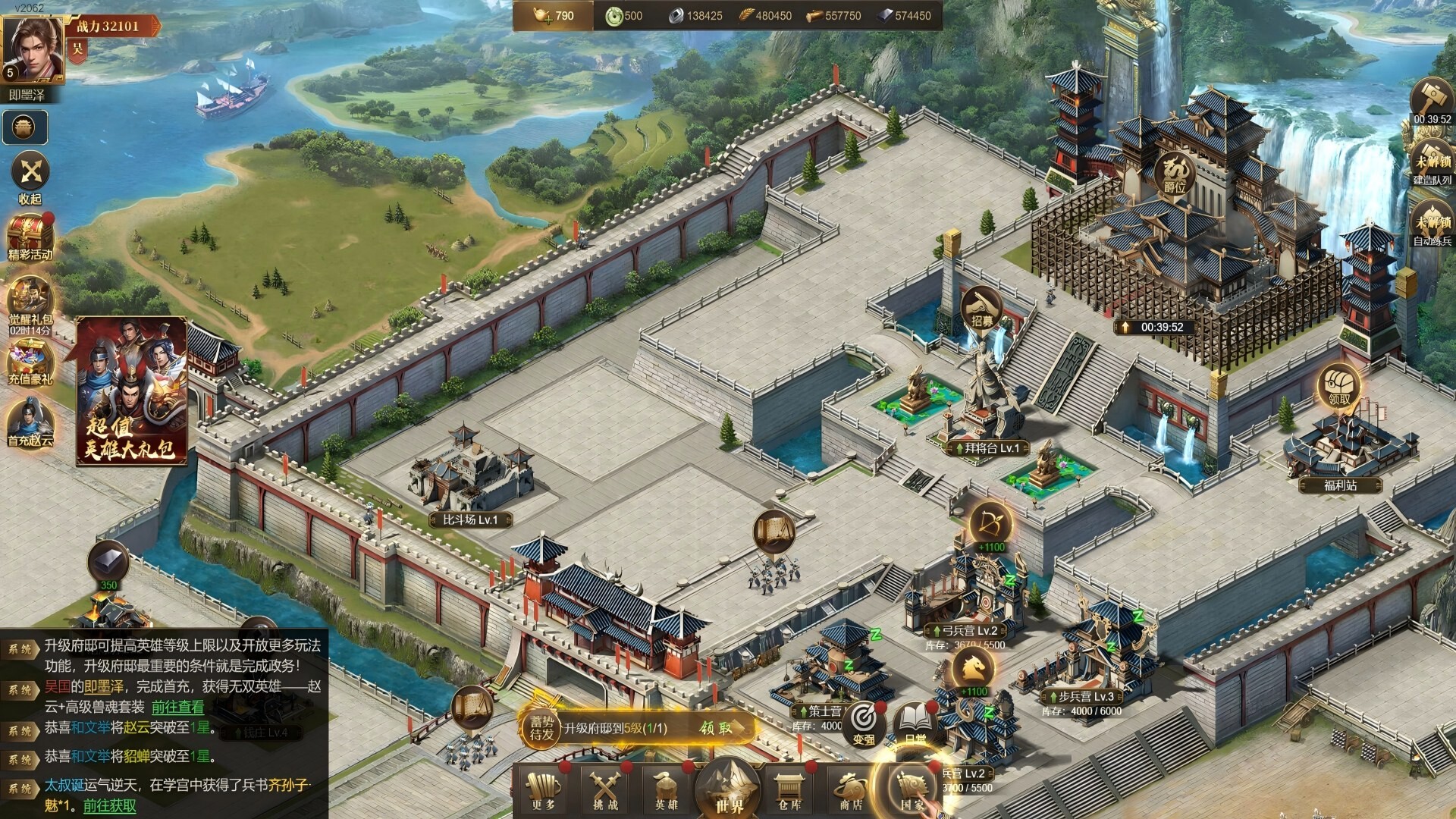Viewport: 1456px width, 819px height.
Task: Open 精彩活动 events treasure chest
Action: [30, 237]
